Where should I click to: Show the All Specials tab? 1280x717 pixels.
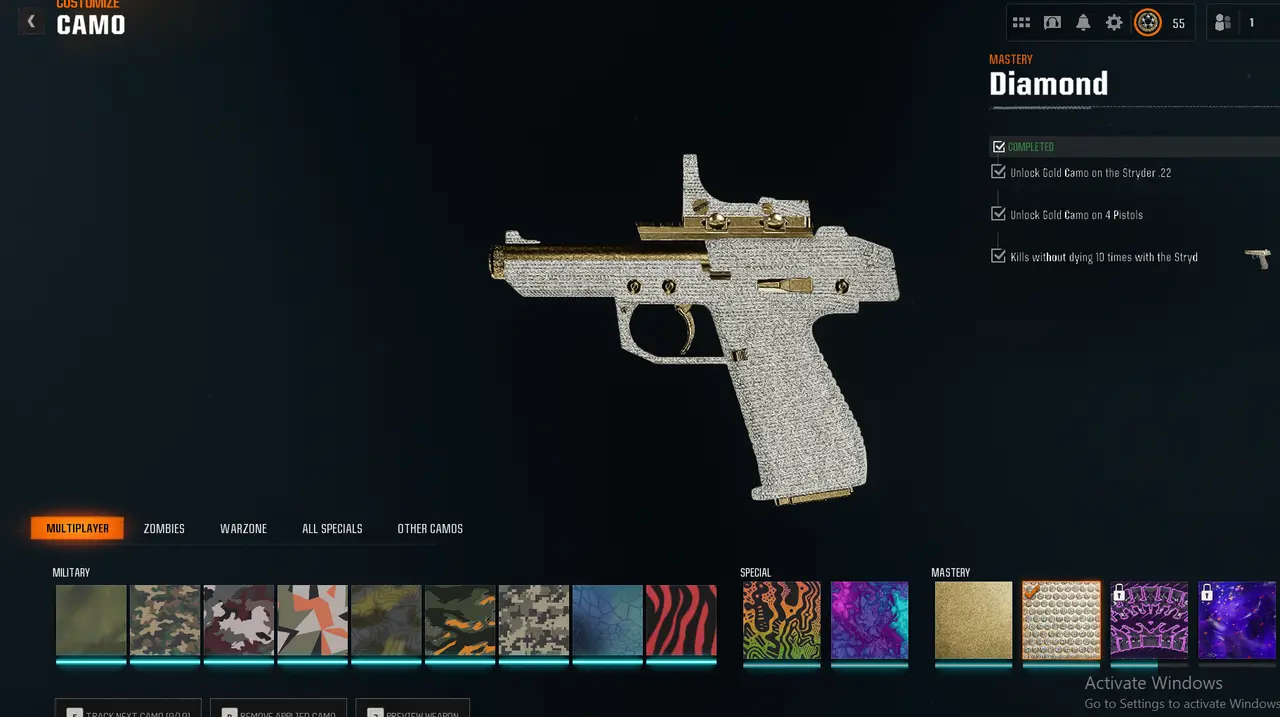click(332, 528)
